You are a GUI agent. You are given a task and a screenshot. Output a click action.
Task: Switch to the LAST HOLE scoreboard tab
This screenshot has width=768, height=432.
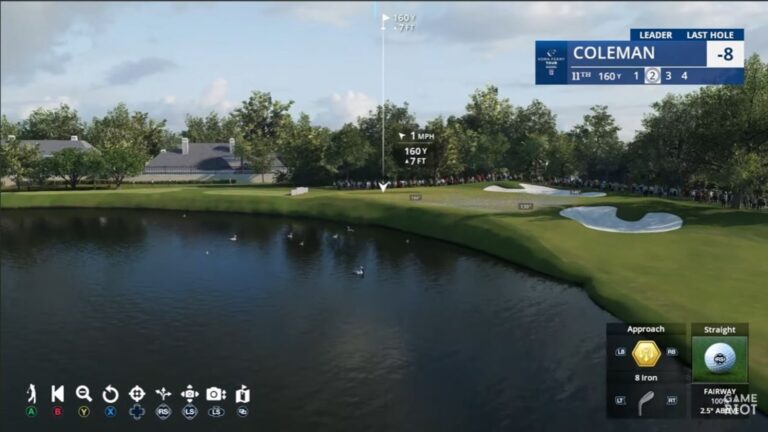tap(714, 34)
